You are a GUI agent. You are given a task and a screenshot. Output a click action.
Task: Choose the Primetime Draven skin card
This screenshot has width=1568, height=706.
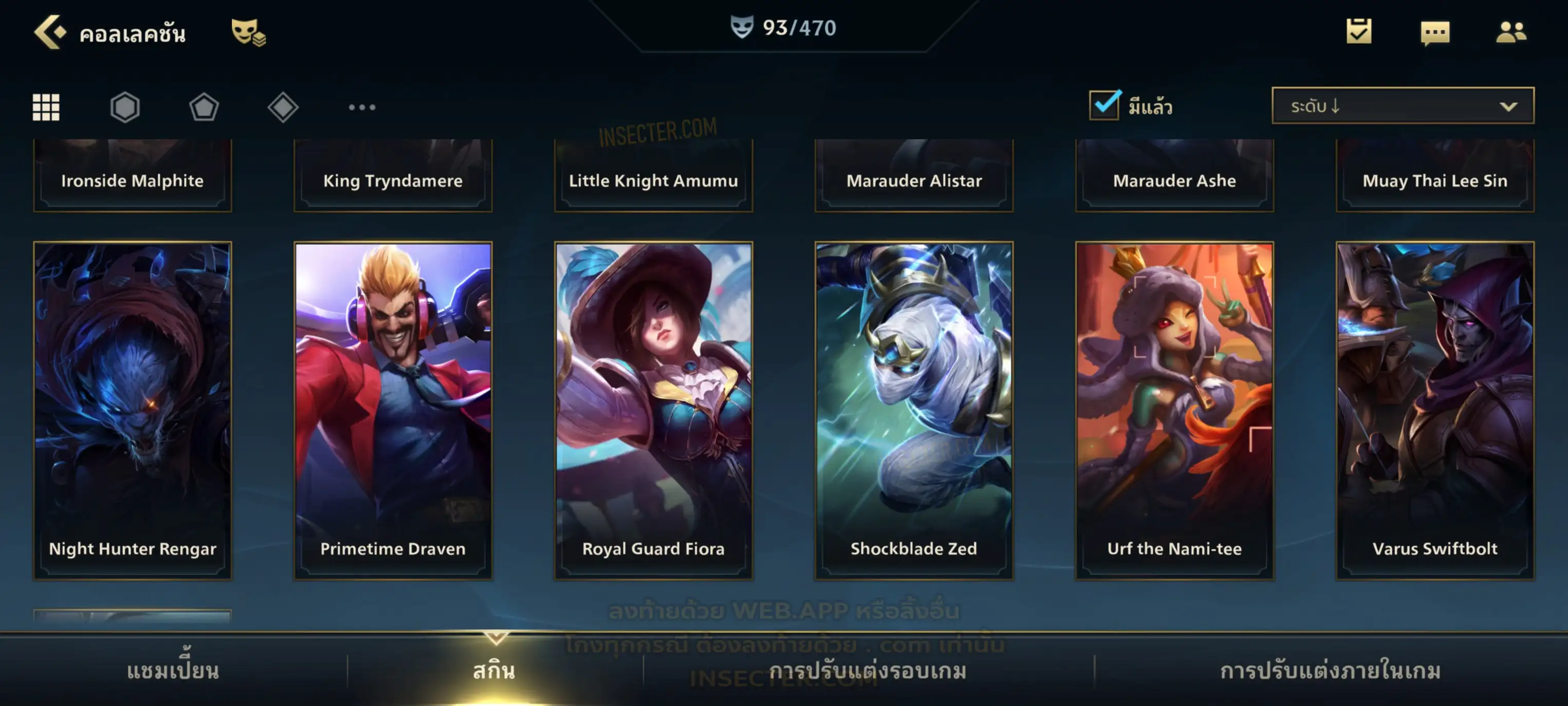tap(393, 410)
